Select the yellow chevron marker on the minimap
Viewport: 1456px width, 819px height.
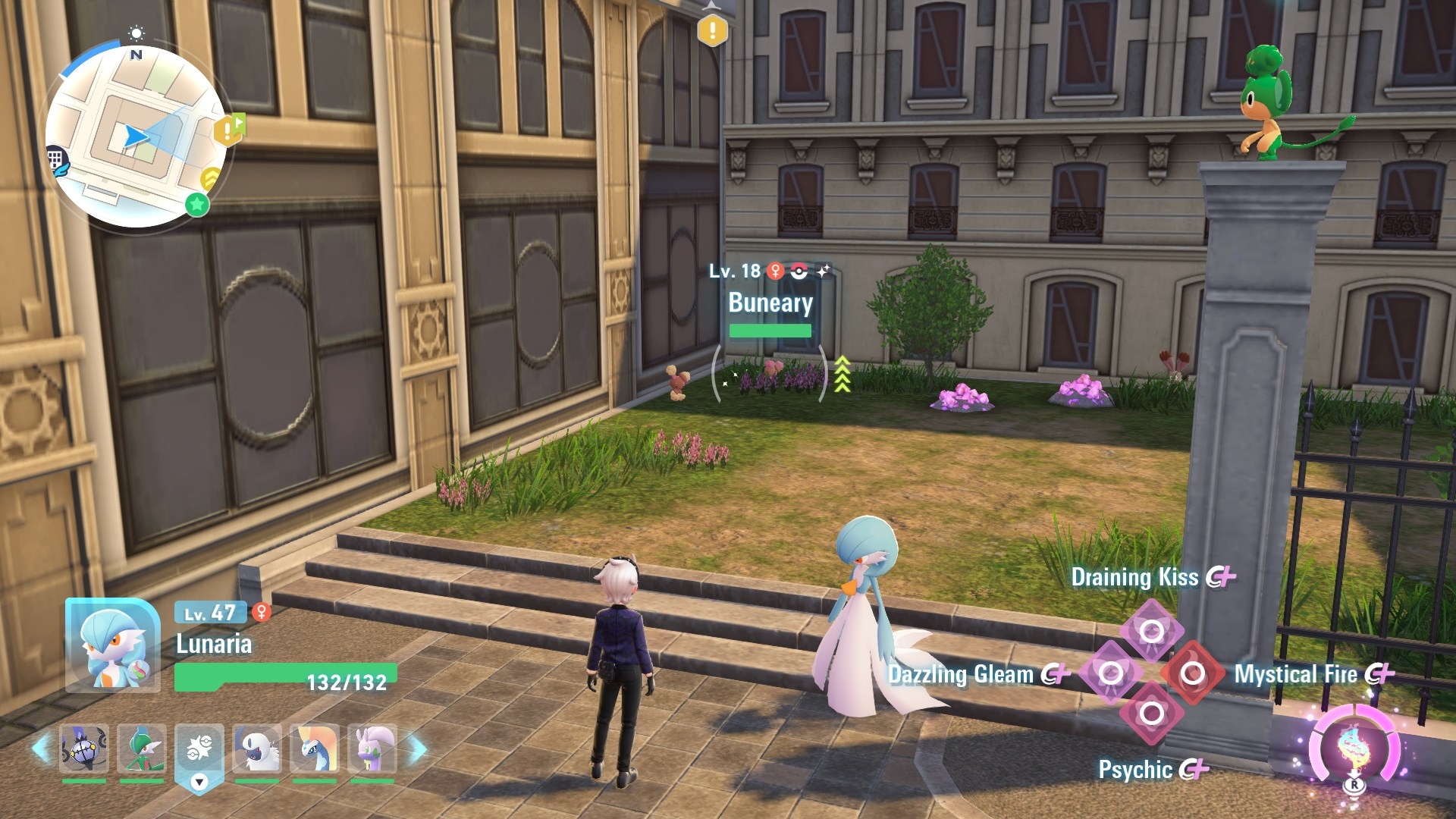pos(211,179)
